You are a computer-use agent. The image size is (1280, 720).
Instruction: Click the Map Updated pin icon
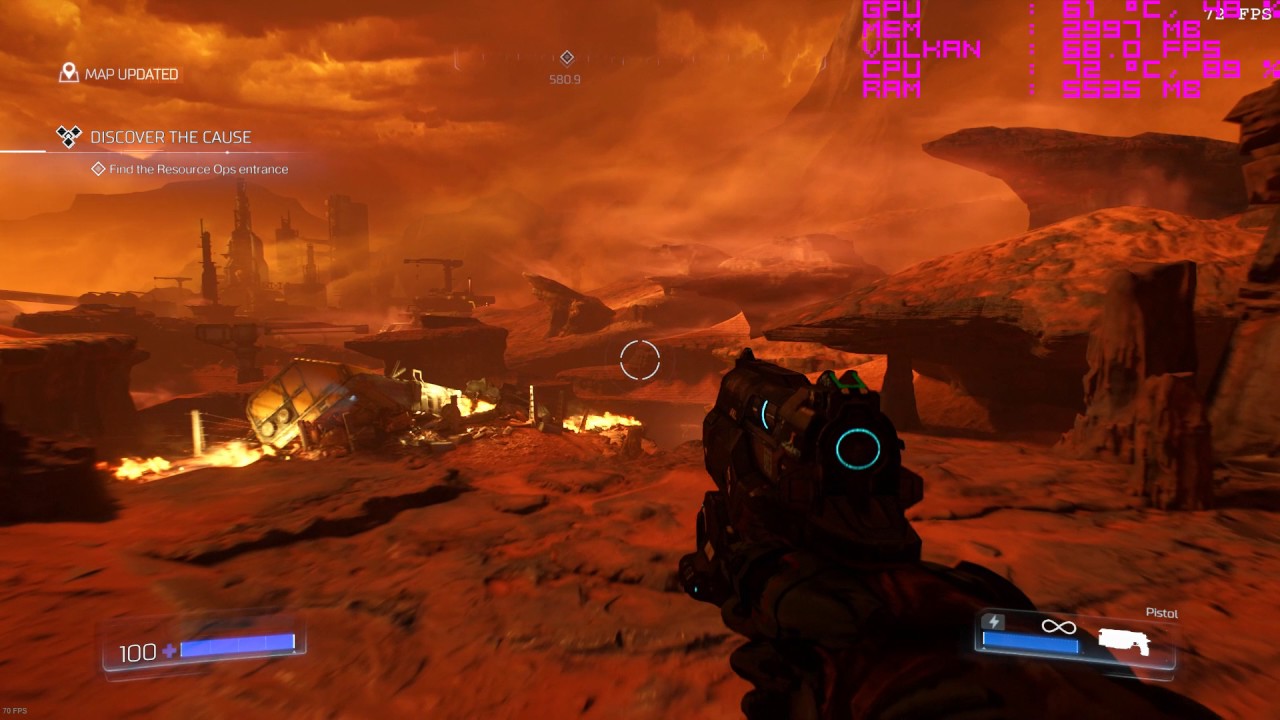(69, 73)
